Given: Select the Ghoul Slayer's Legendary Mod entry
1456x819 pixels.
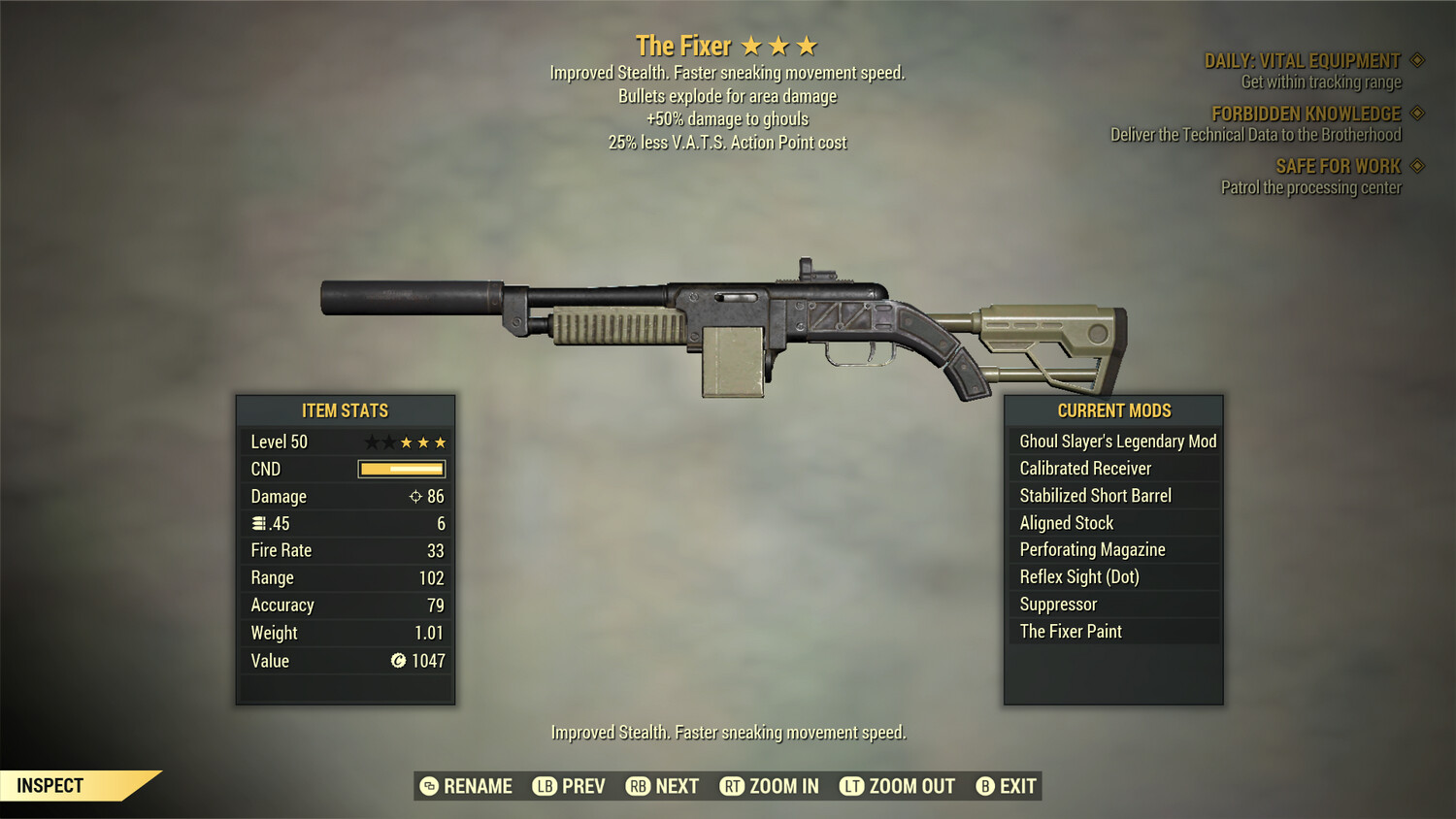Looking at the screenshot, I should coord(1116,441).
